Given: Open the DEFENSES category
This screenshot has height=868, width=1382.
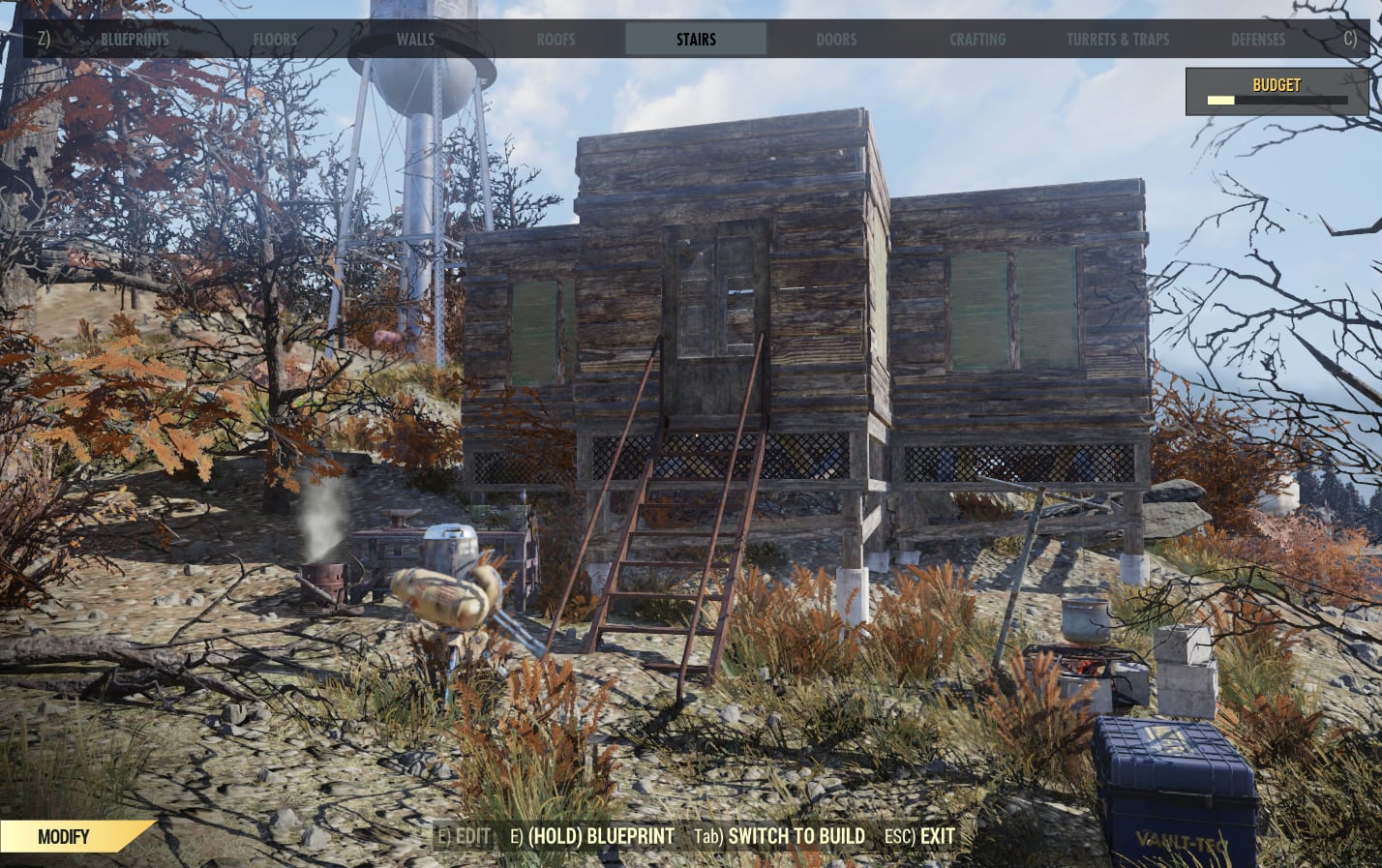Looking at the screenshot, I should point(1258,40).
